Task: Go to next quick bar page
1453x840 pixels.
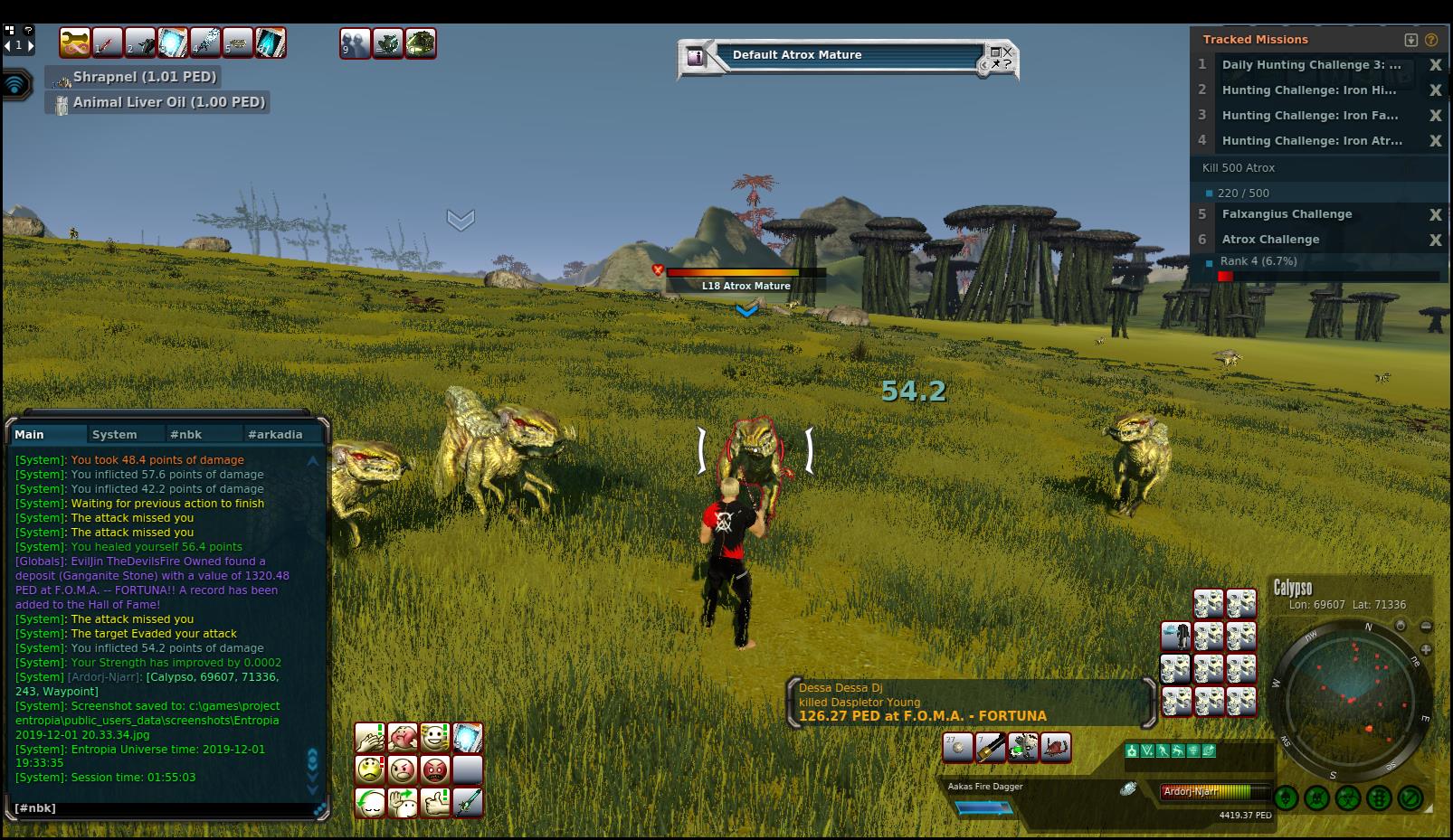Action: click(32, 45)
